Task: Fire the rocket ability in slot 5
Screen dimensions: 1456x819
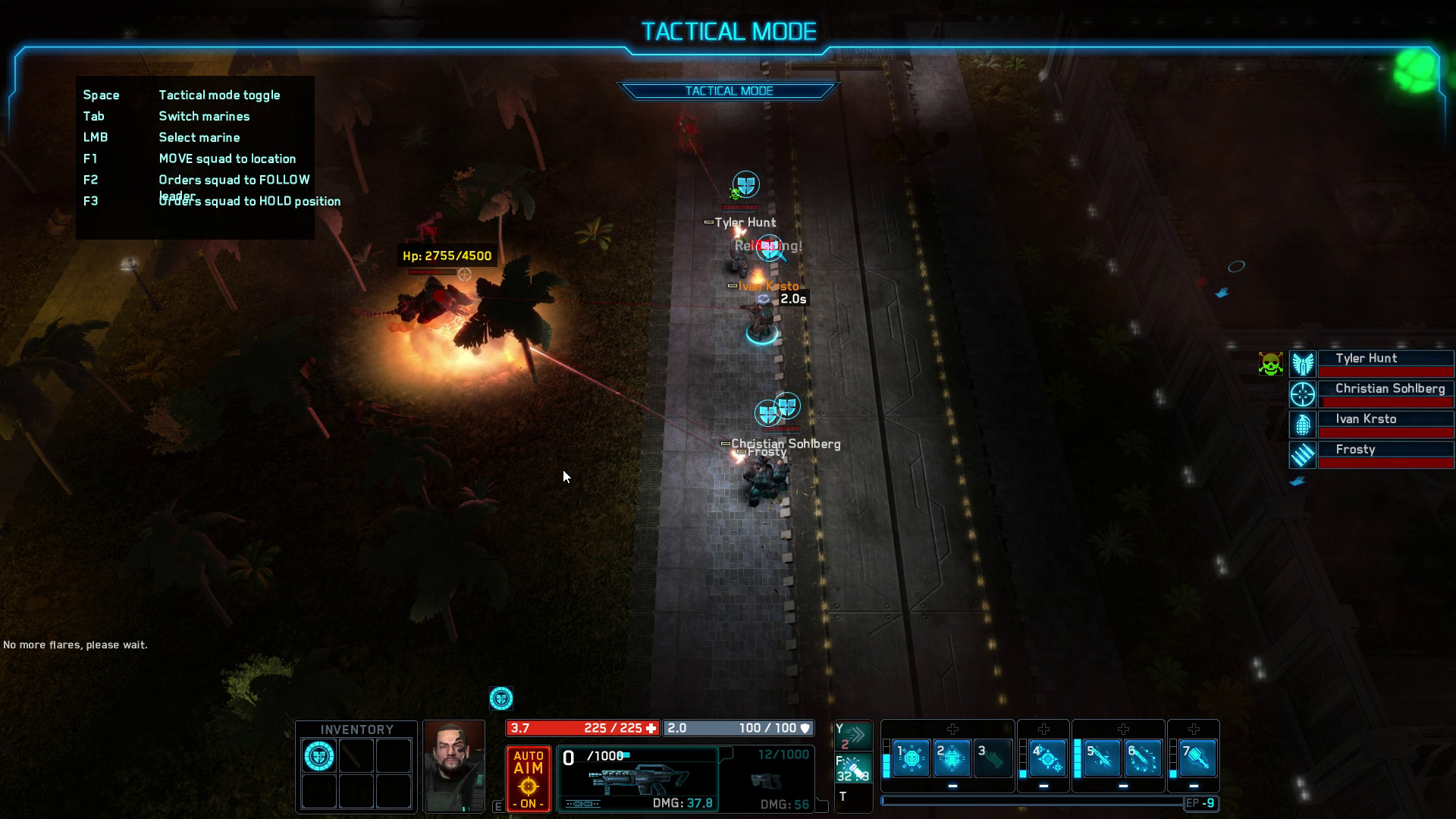Action: pos(1101,757)
